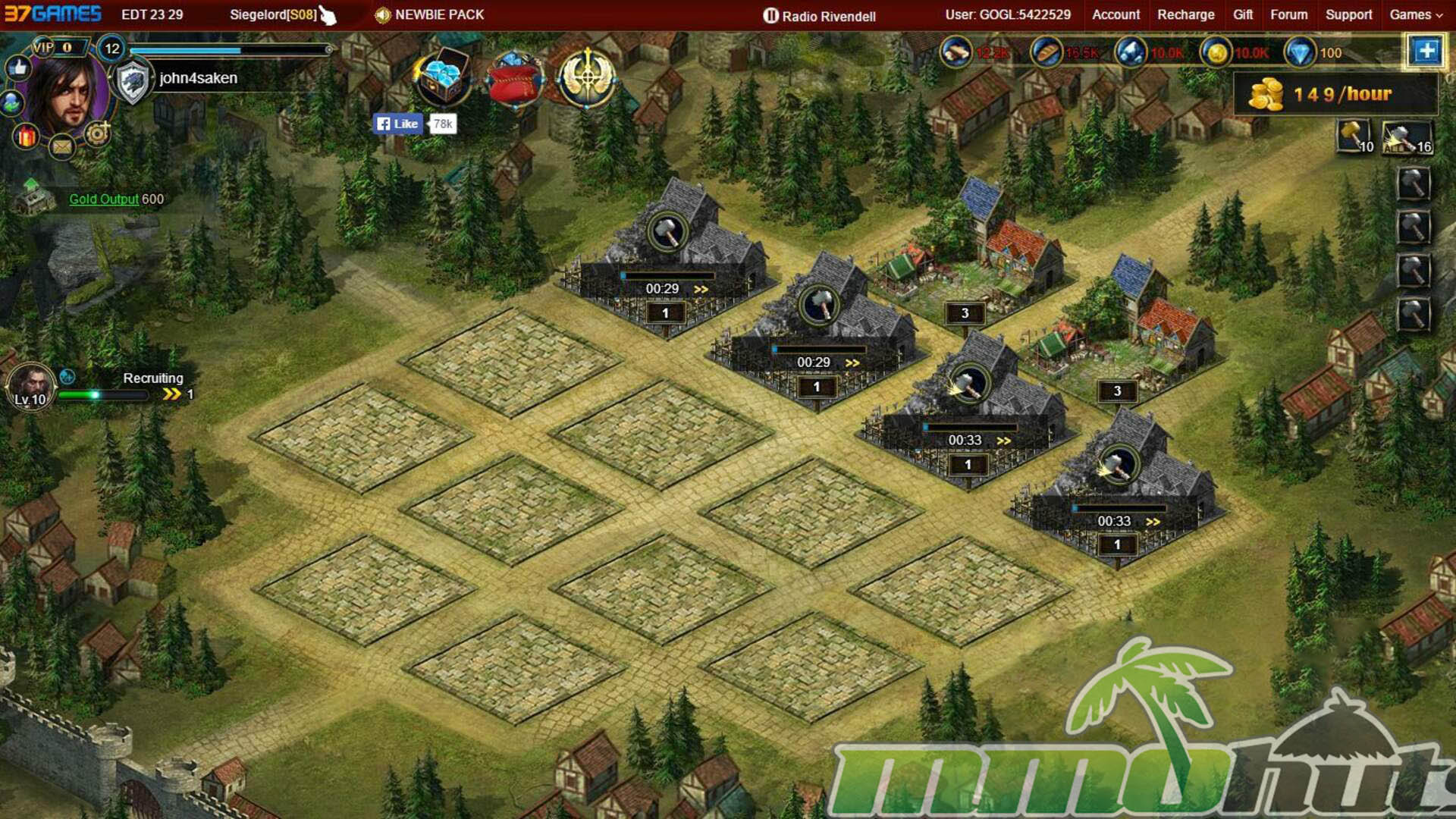The height and width of the screenshot is (819, 1456).
Task: Open the gift box icon near avatar
Action: (27, 136)
